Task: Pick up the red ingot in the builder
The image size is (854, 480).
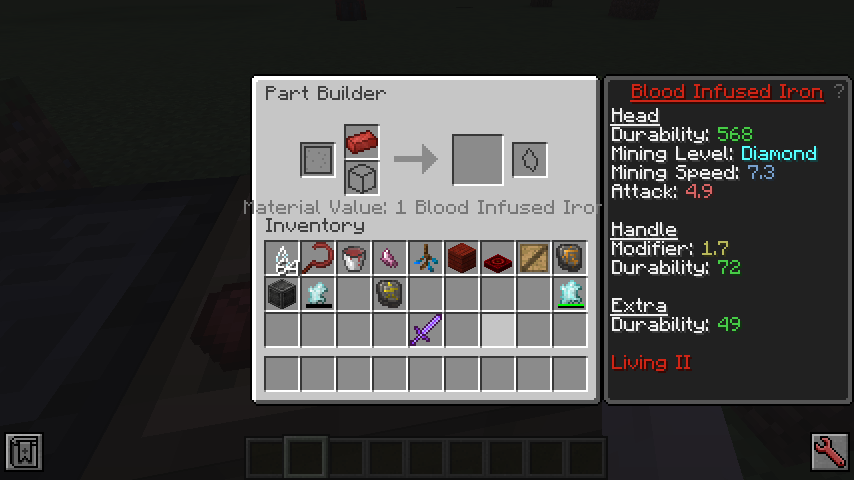Action: (361, 141)
